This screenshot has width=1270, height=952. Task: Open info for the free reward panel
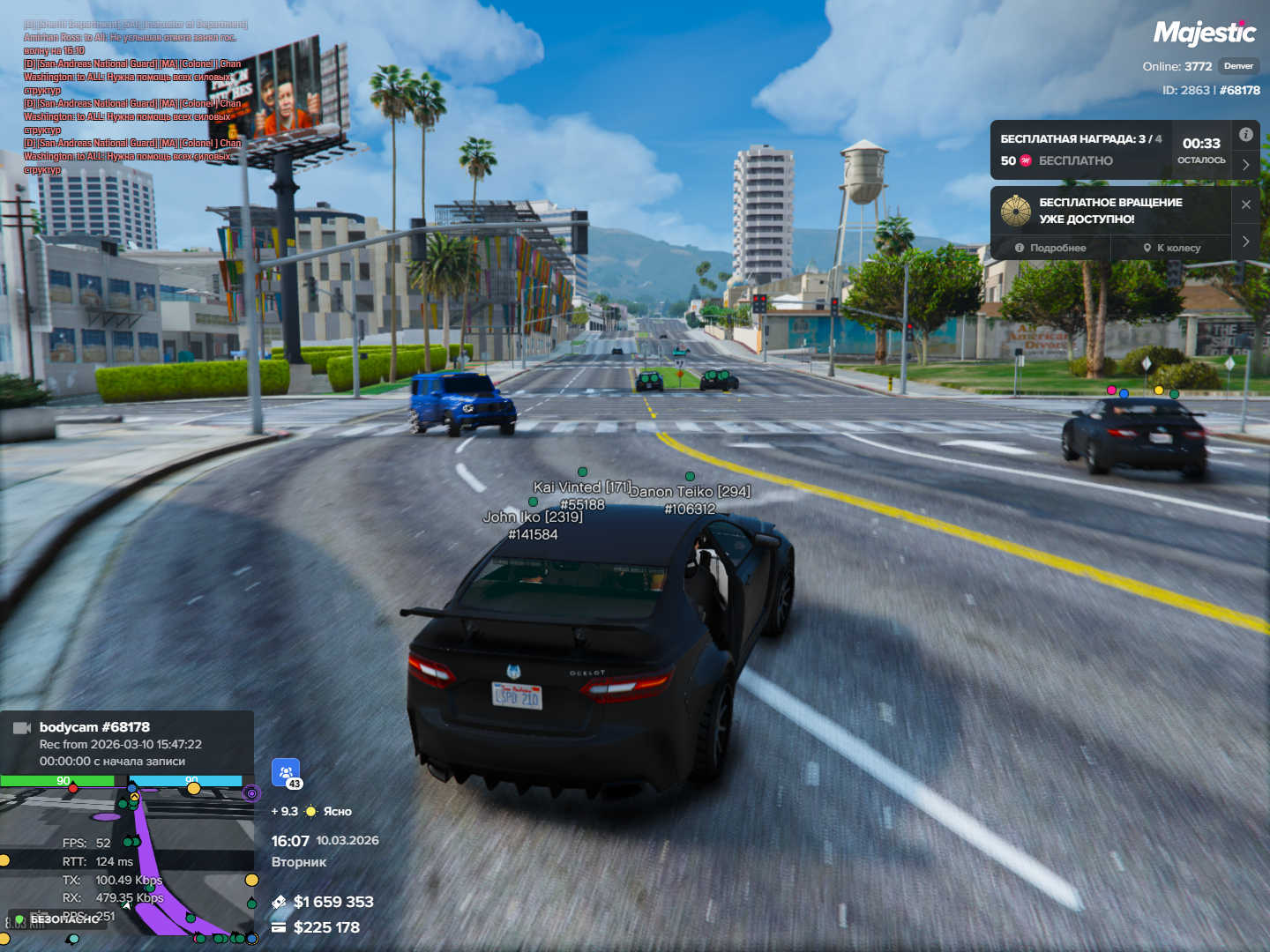click(1245, 135)
